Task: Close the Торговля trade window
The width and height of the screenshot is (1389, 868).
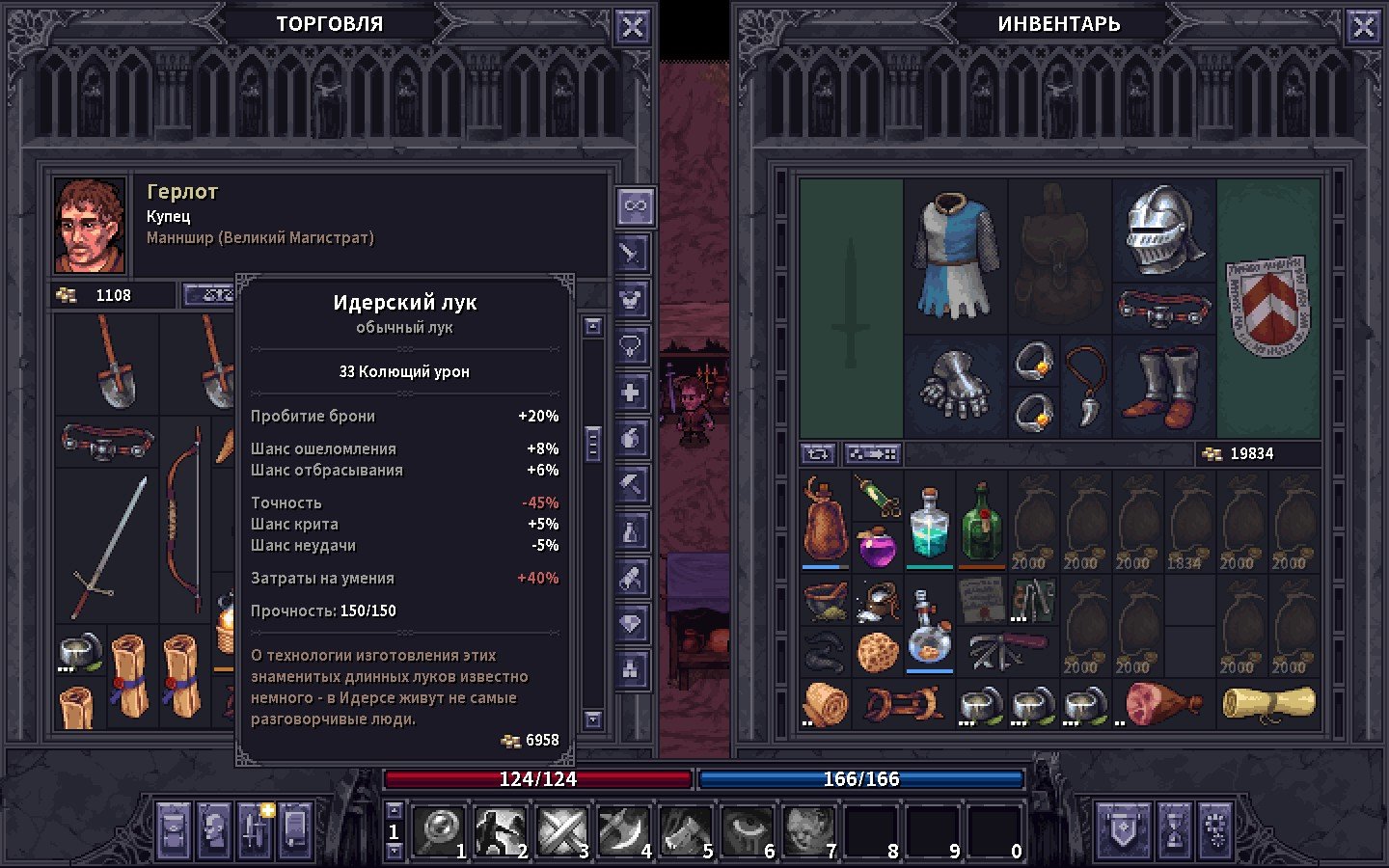Action: (x=632, y=27)
